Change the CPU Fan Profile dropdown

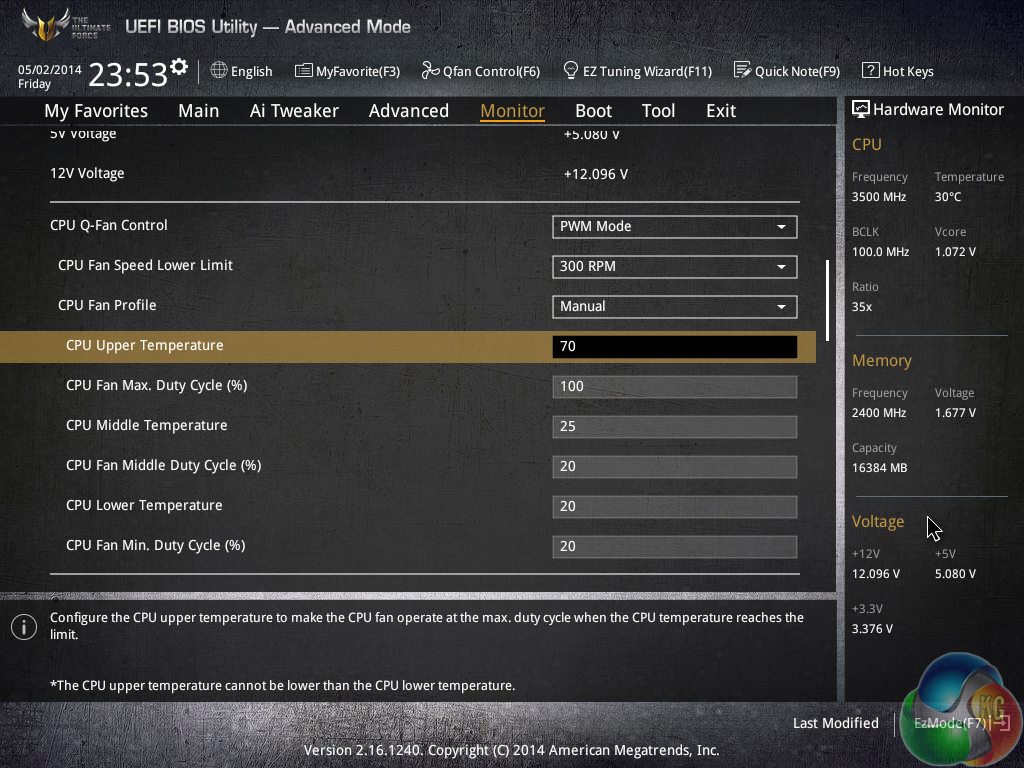coord(674,307)
